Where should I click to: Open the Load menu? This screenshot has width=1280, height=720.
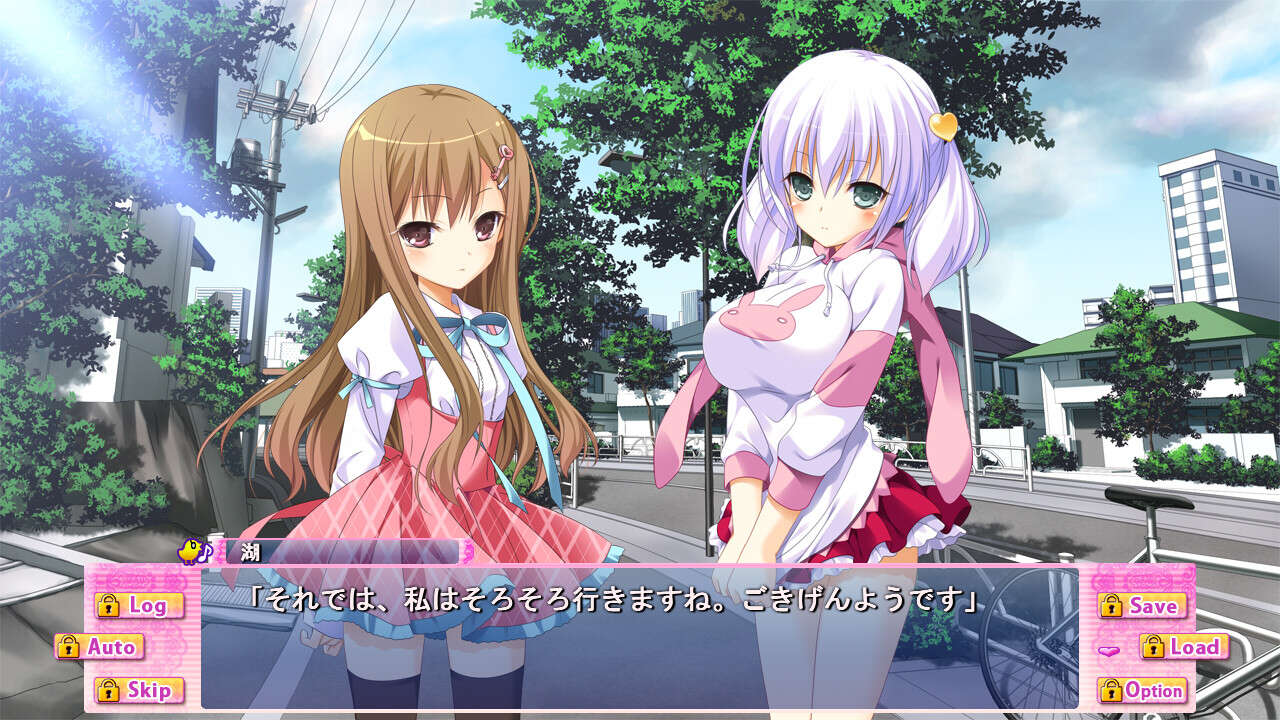tap(1184, 647)
